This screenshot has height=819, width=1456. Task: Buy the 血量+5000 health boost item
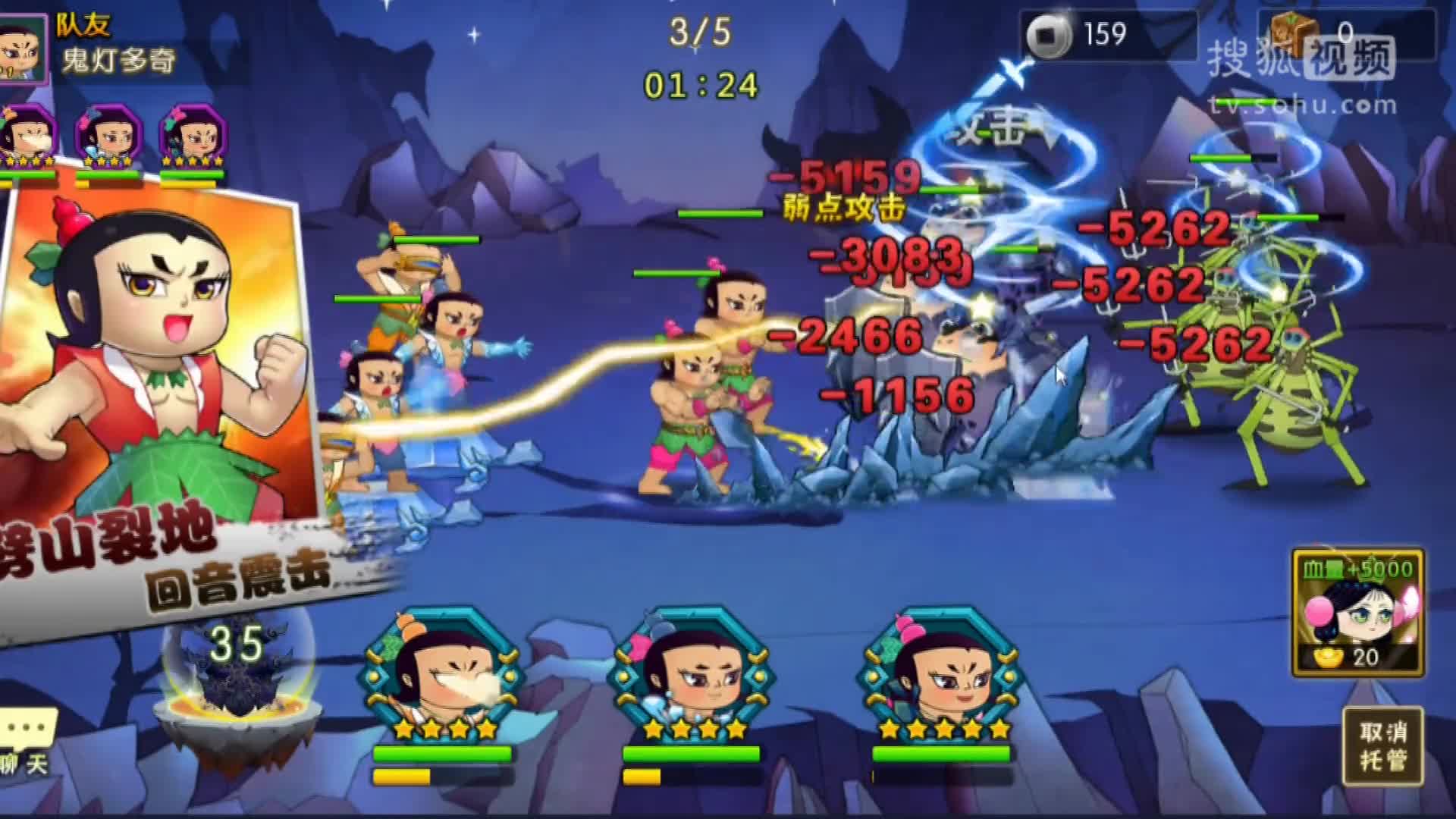point(1357,613)
